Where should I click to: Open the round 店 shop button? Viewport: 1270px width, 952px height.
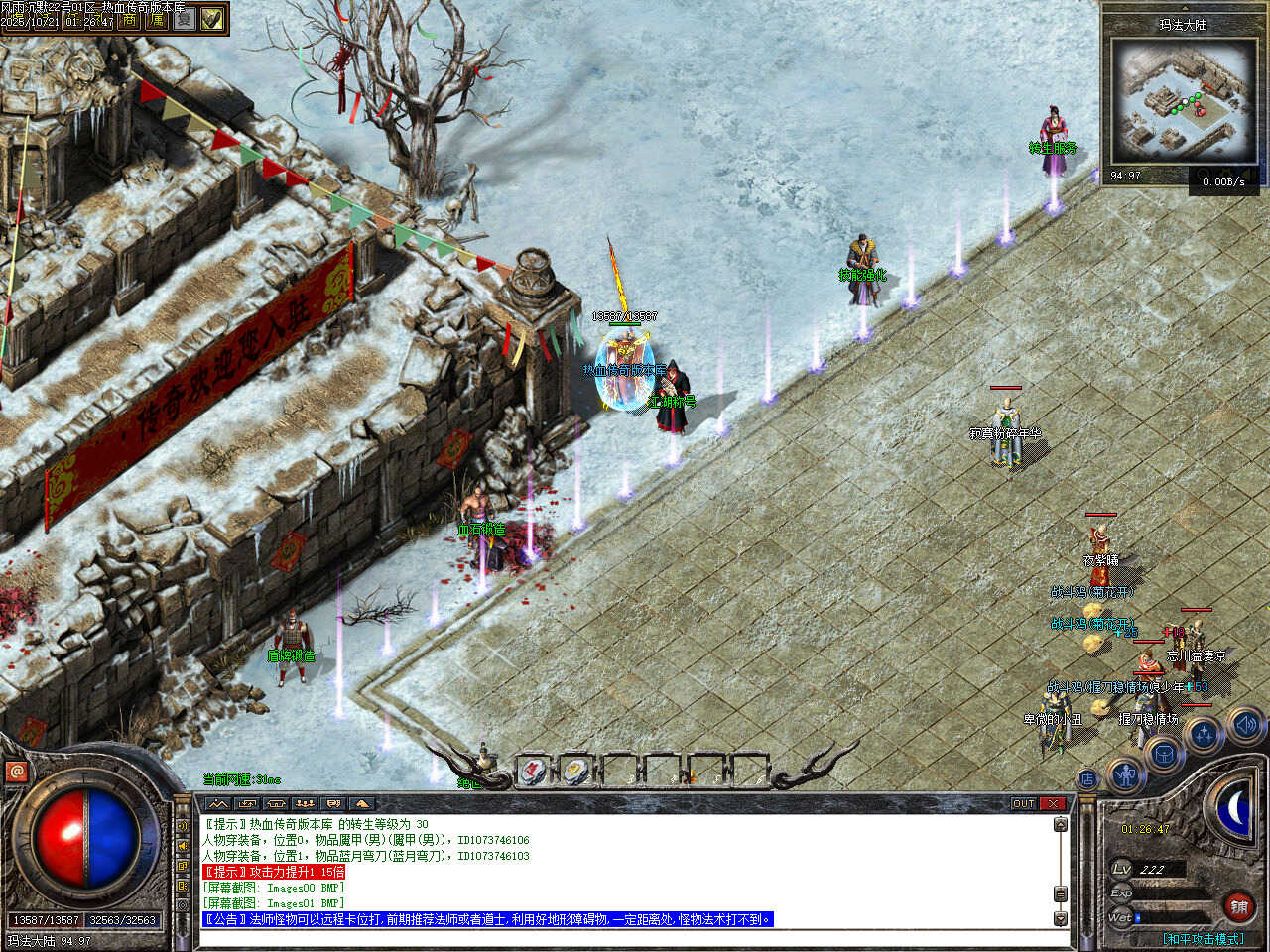pos(1087,779)
